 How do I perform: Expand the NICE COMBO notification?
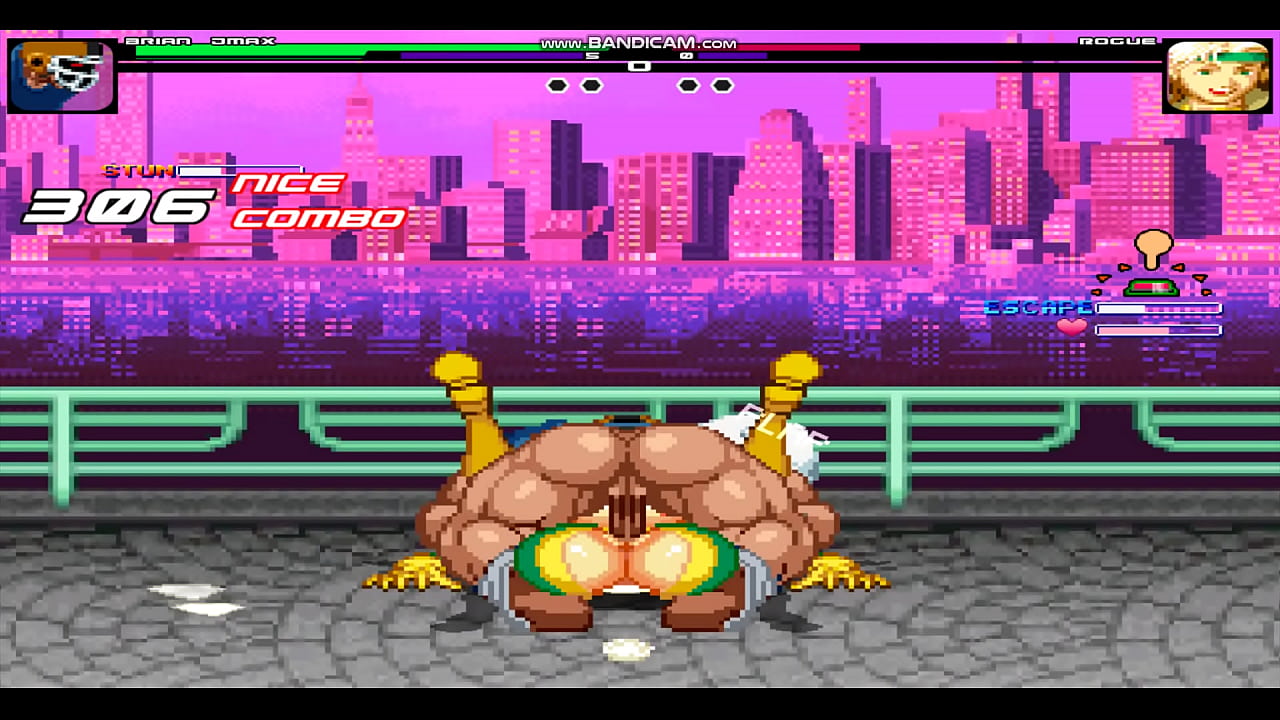pos(310,198)
